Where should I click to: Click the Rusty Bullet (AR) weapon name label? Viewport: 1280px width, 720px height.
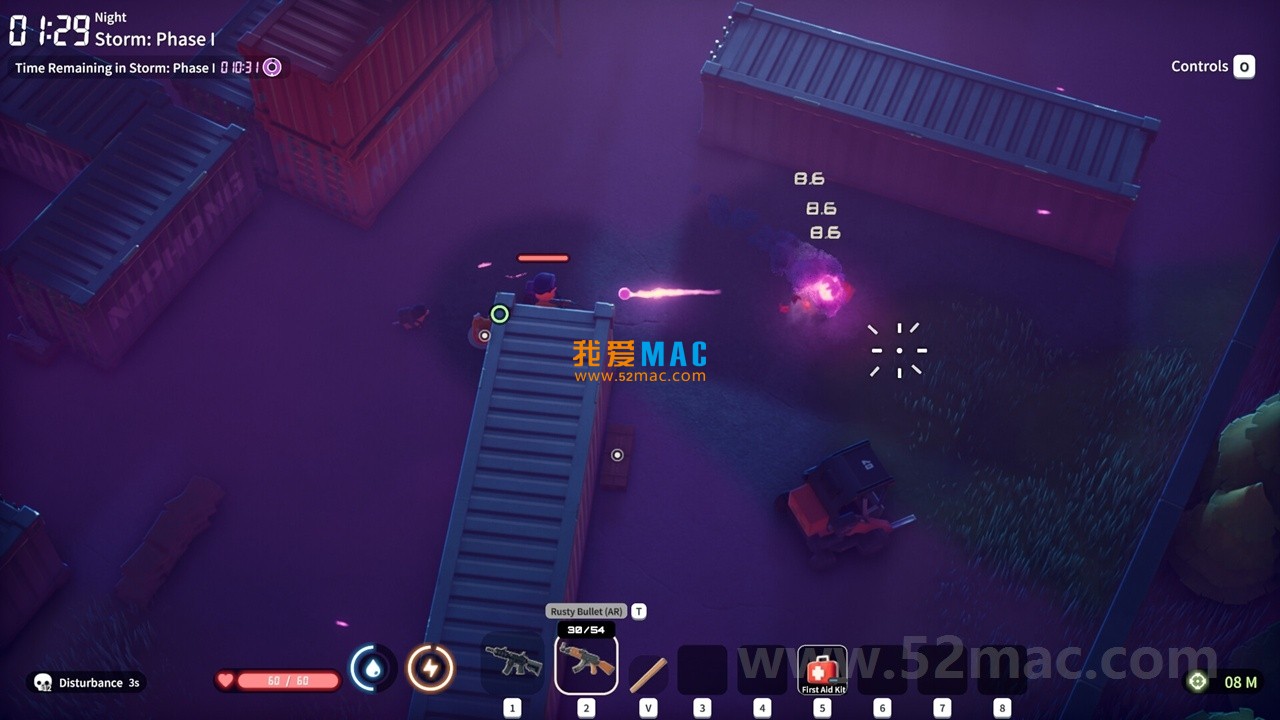pos(586,610)
